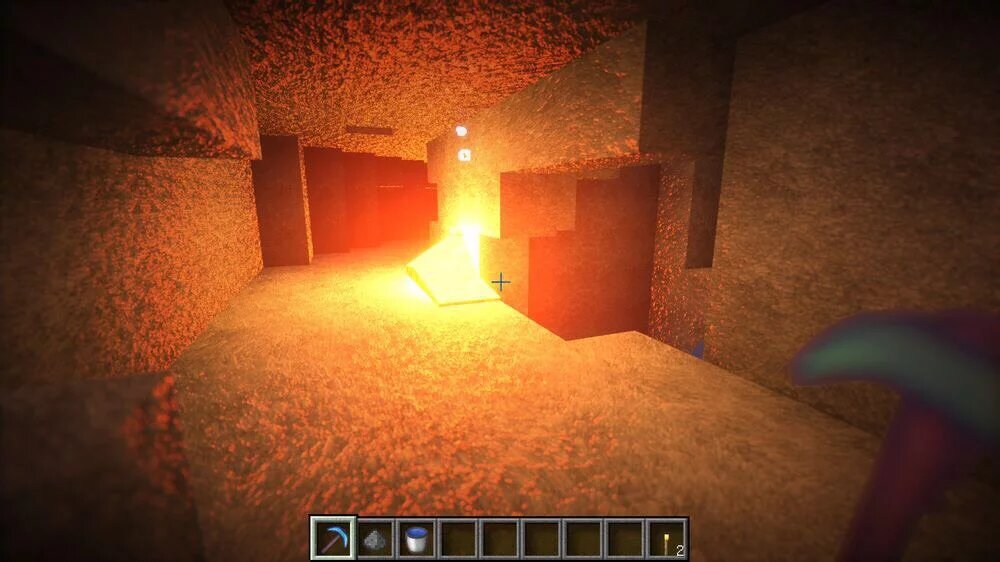This screenshot has width=1000, height=562.
Task: Switch to the torch slot
Action: 667,539
